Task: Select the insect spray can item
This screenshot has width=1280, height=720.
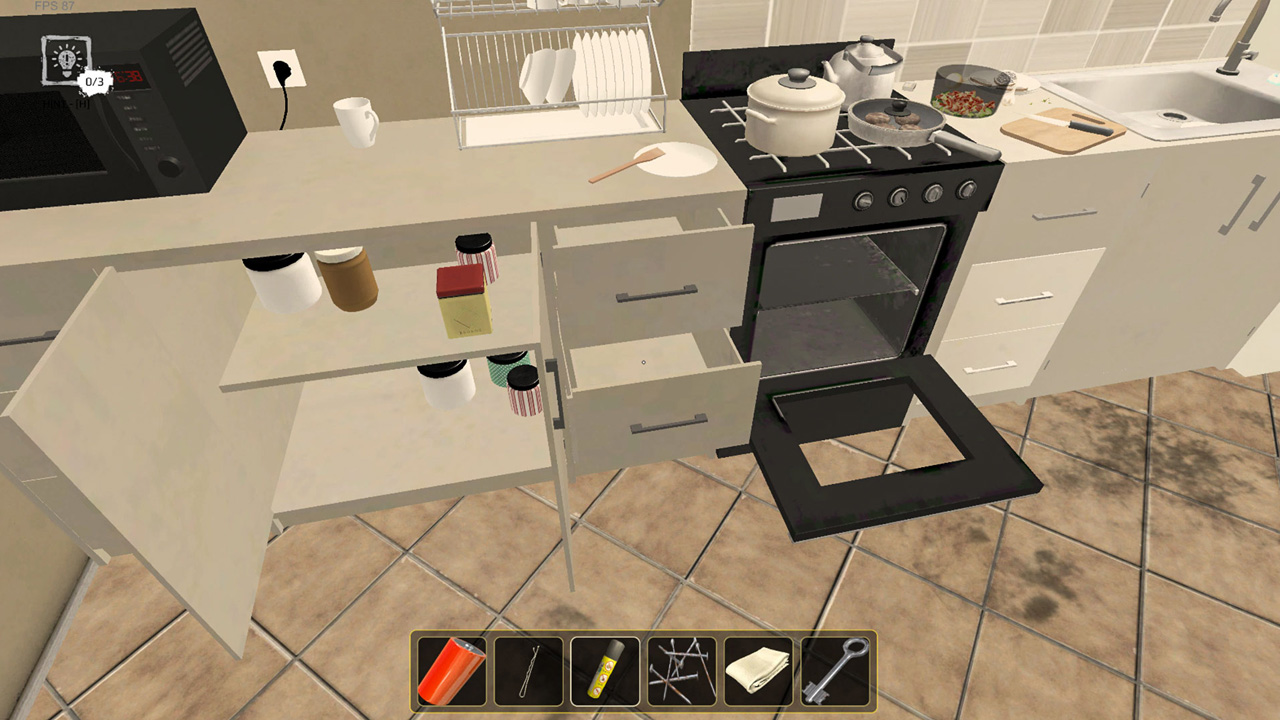Action: pyautogui.click(x=604, y=668)
